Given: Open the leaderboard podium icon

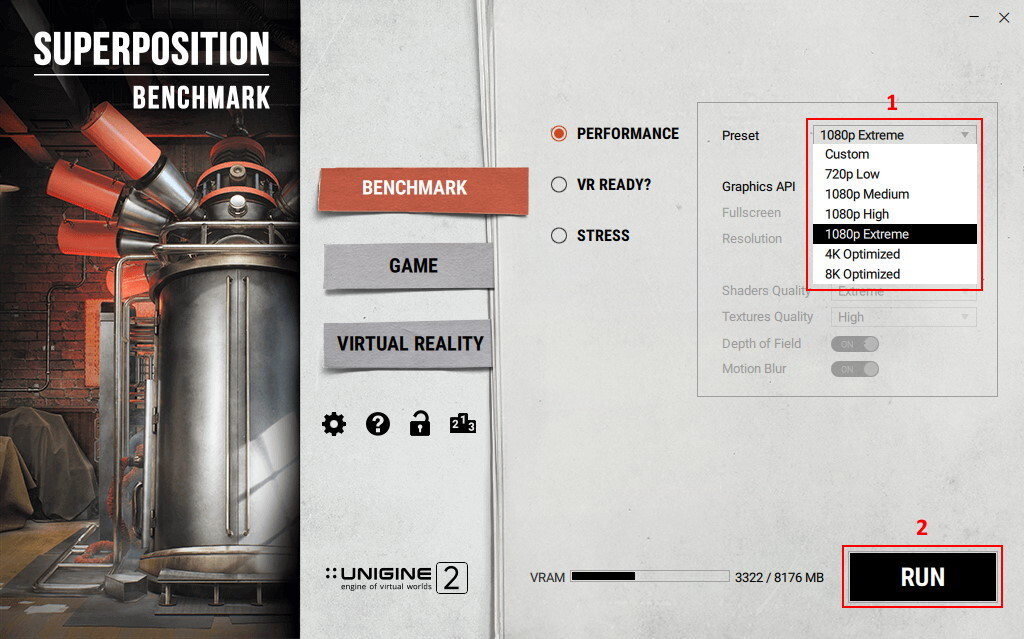Looking at the screenshot, I should pos(462,424).
